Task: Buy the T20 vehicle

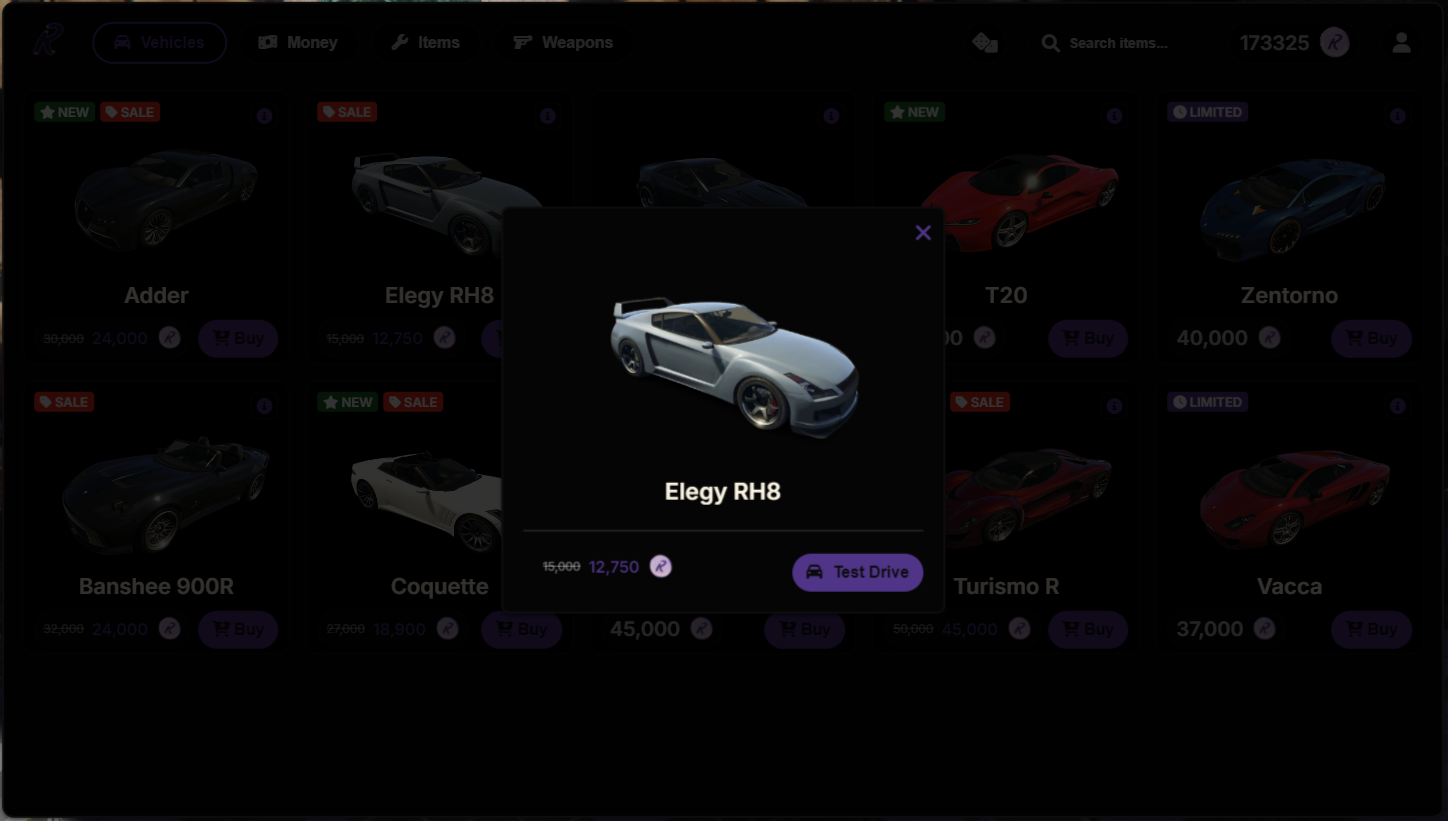Action: [1088, 339]
